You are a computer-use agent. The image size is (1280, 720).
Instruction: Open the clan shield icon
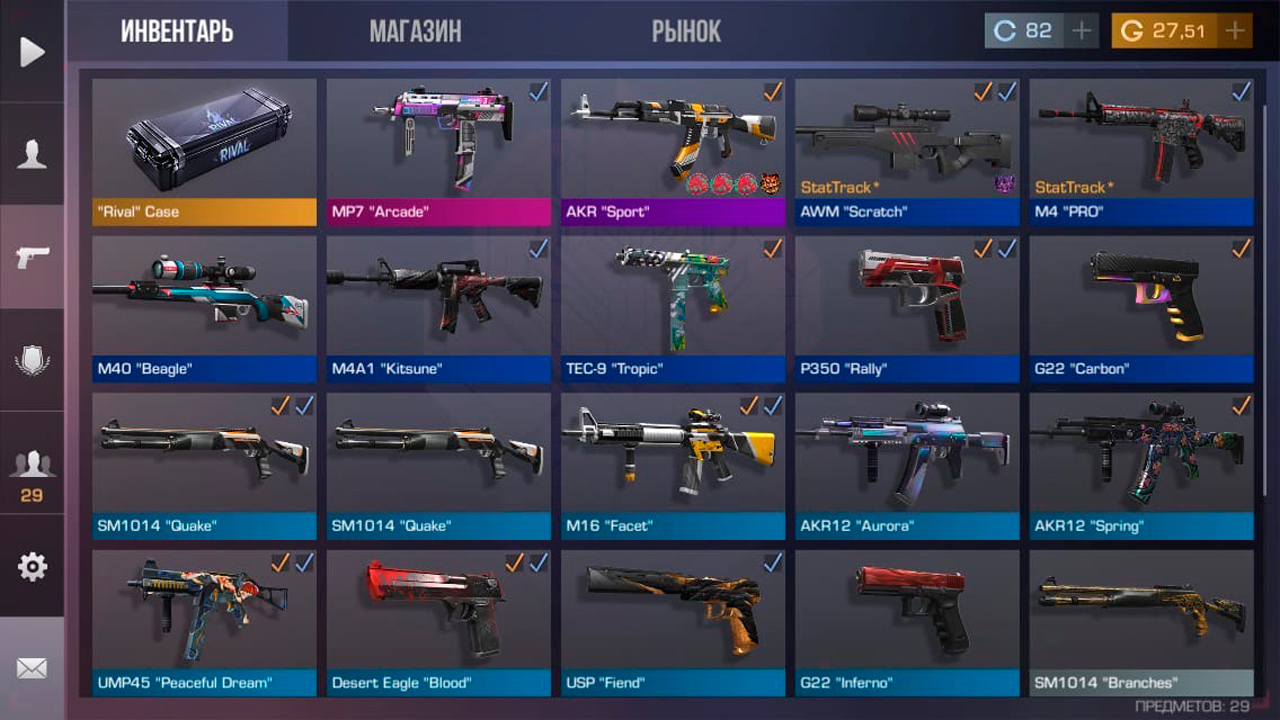point(32,360)
